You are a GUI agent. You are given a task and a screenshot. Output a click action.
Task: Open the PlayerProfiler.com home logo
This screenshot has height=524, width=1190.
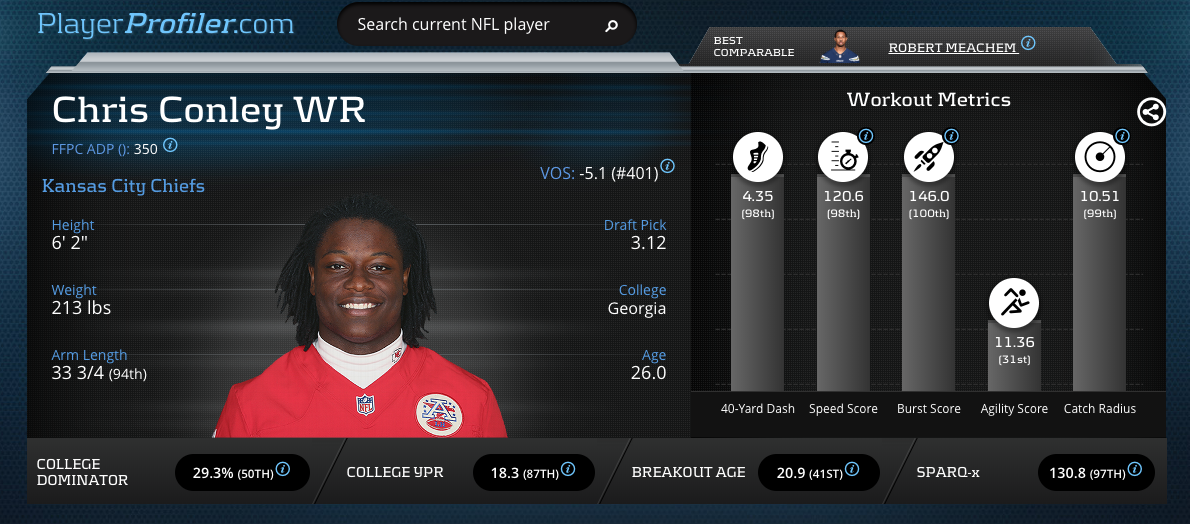click(166, 24)
